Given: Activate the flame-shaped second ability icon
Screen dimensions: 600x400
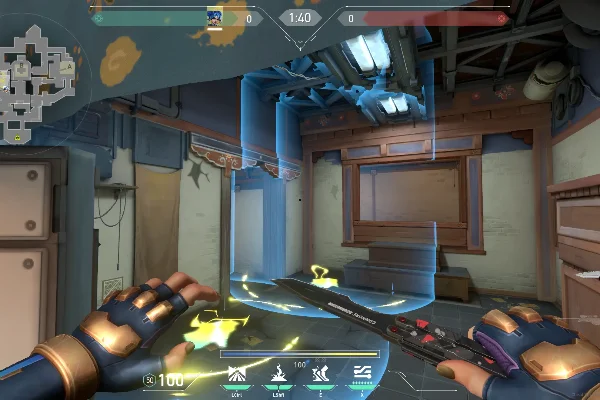Looking at the screenshot, I should (278, 375).
